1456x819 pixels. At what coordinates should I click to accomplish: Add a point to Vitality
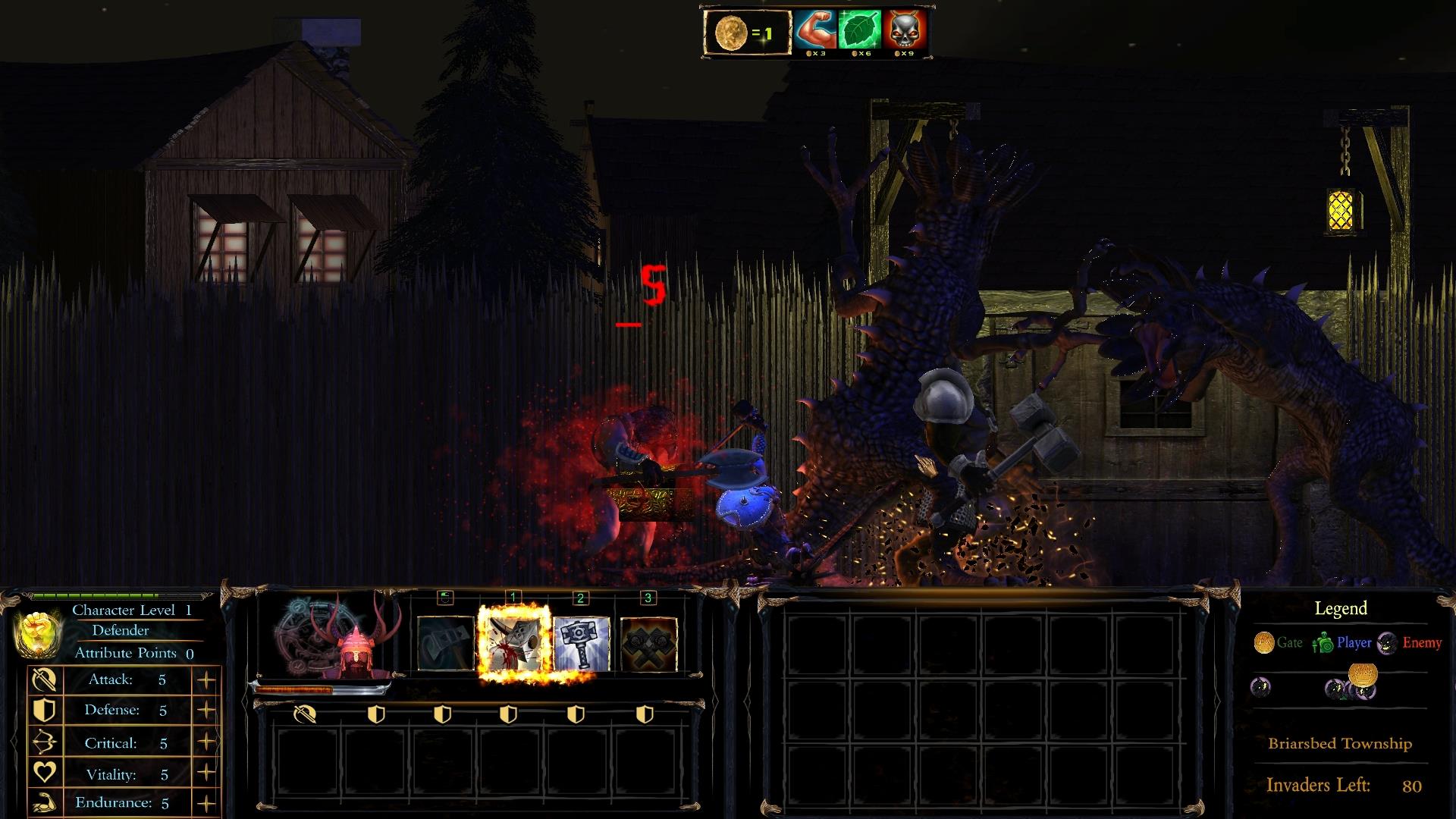[206, 773]
